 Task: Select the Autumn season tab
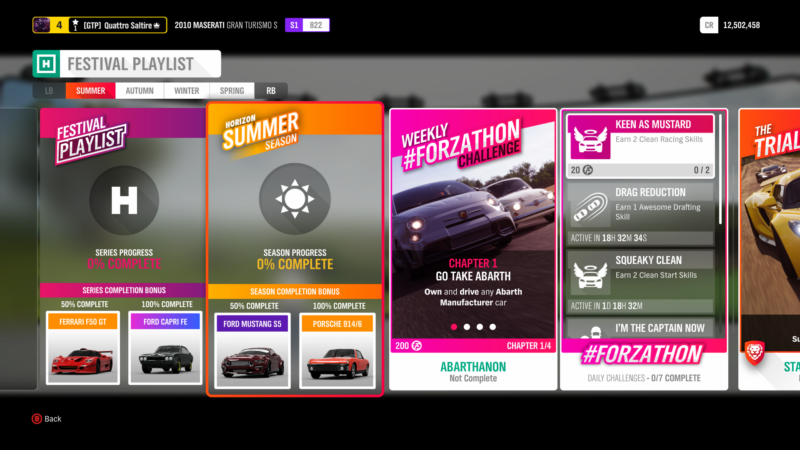click(x=140, y=90)
